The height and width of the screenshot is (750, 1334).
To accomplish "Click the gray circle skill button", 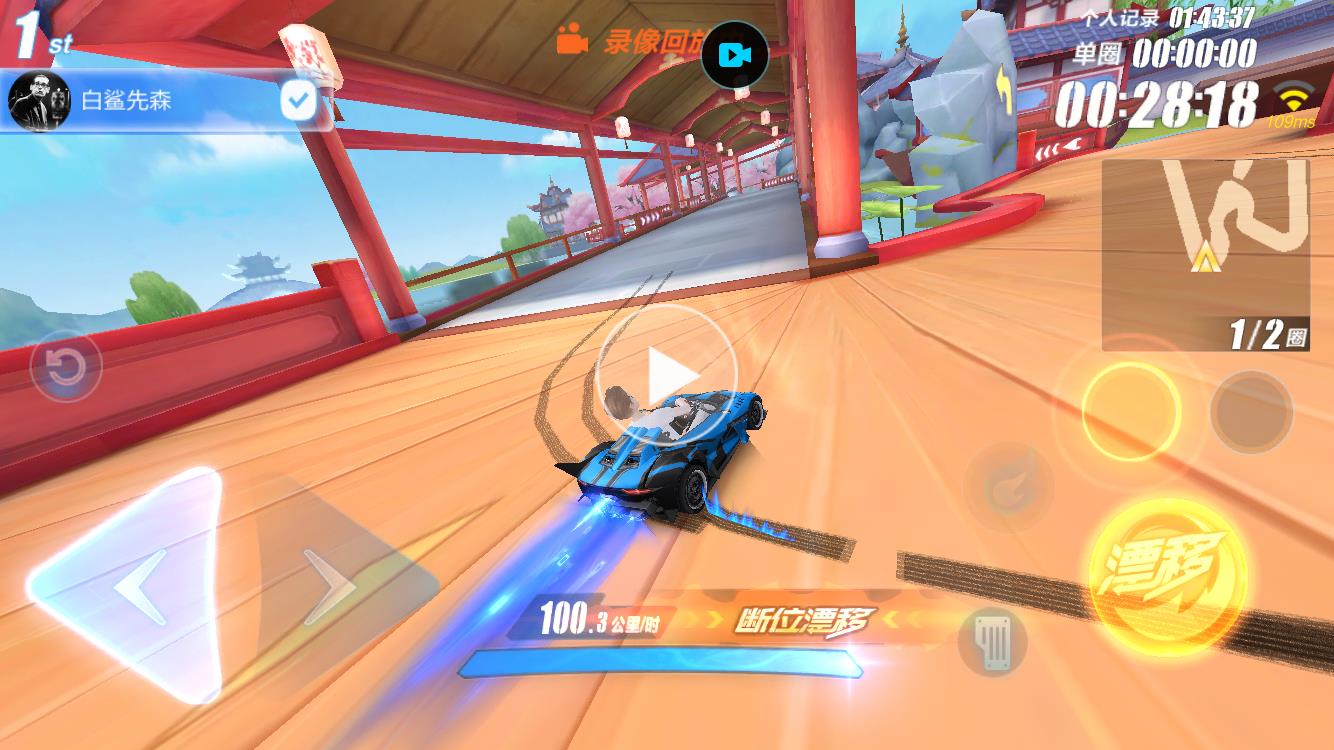I will [x=1251, y=411].
